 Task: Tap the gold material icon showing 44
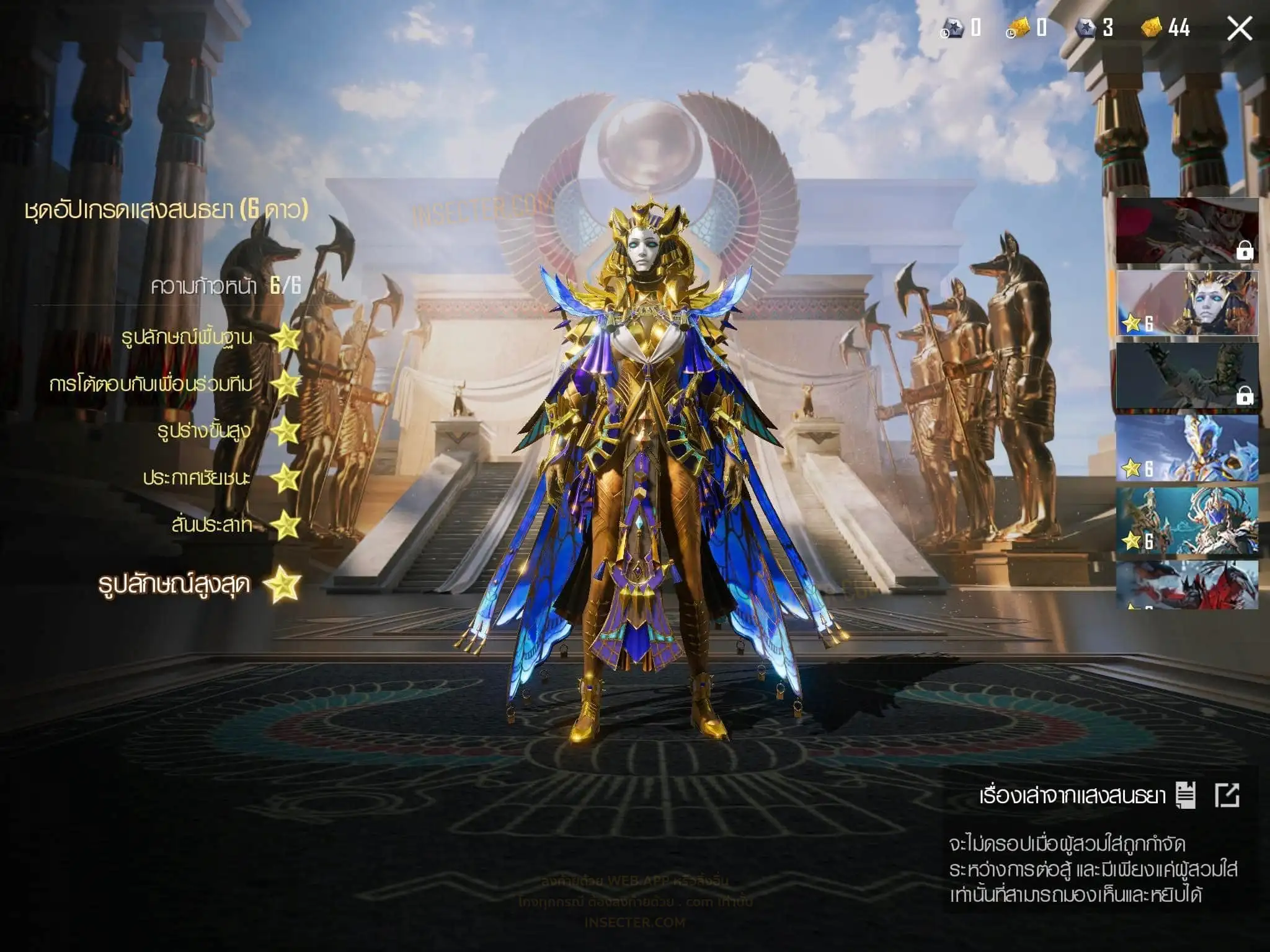1152,28
